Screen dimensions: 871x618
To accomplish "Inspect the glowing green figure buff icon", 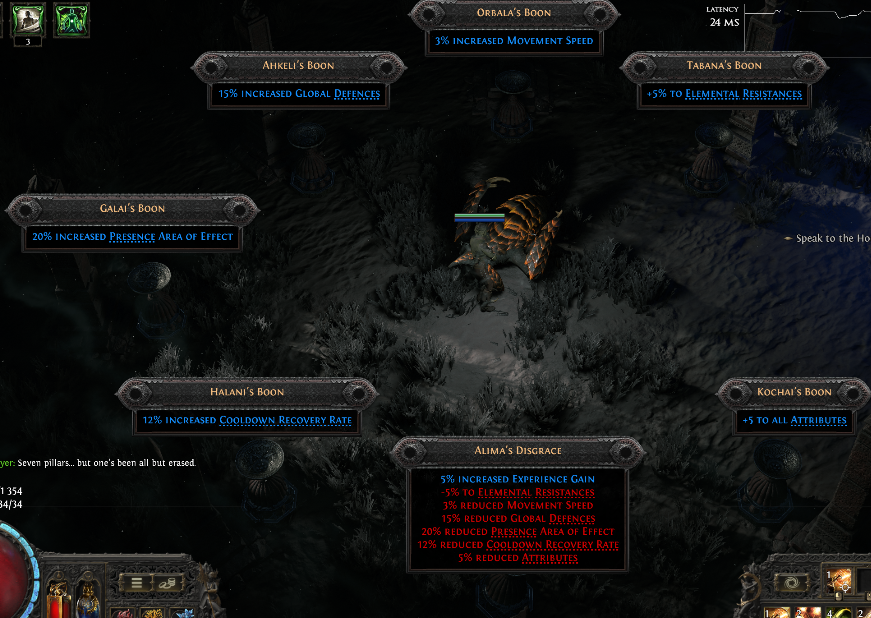I will (x=71, y=20).
